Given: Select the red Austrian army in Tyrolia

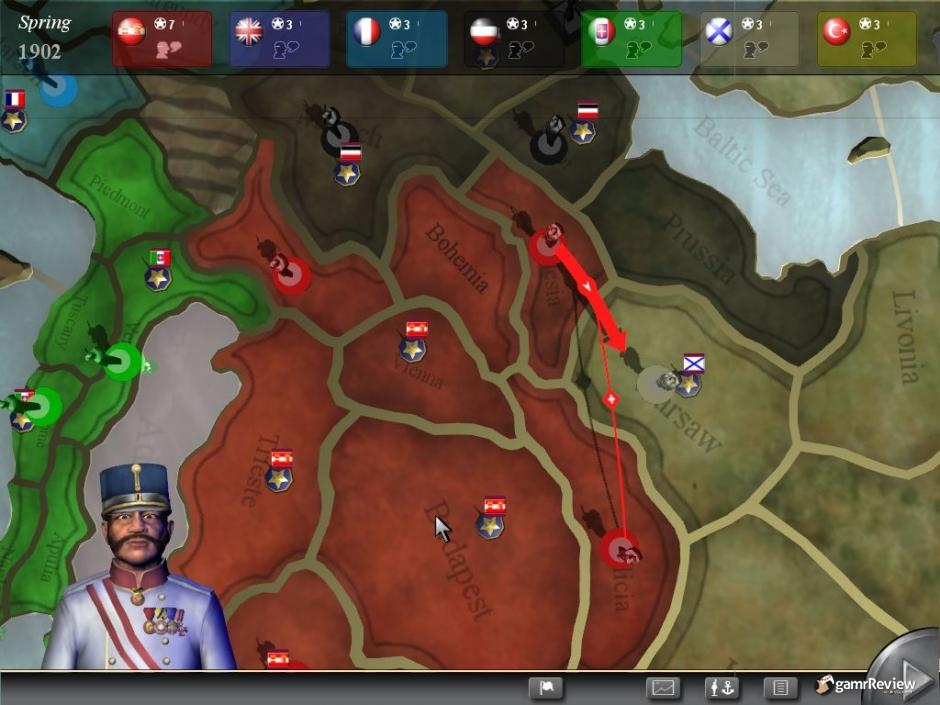Looking at the screenshot, I should click(x=289, y=273).
